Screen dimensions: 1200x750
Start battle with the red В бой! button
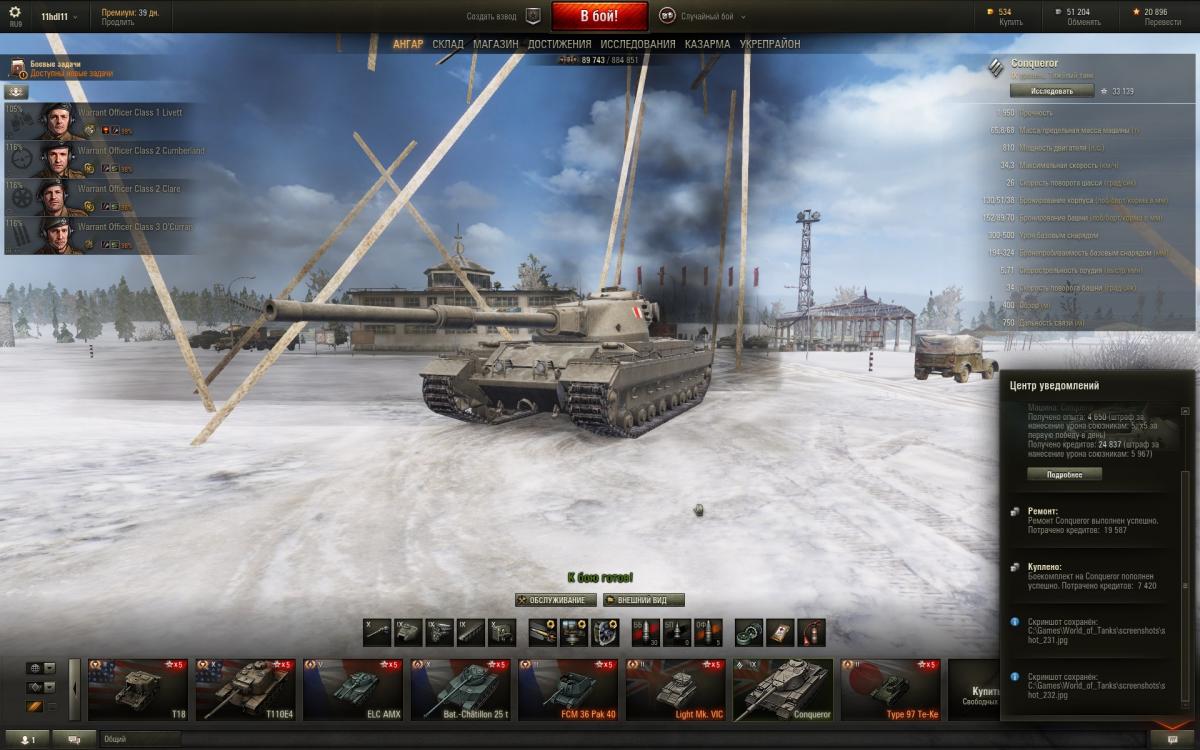click(x=599, y=16)
